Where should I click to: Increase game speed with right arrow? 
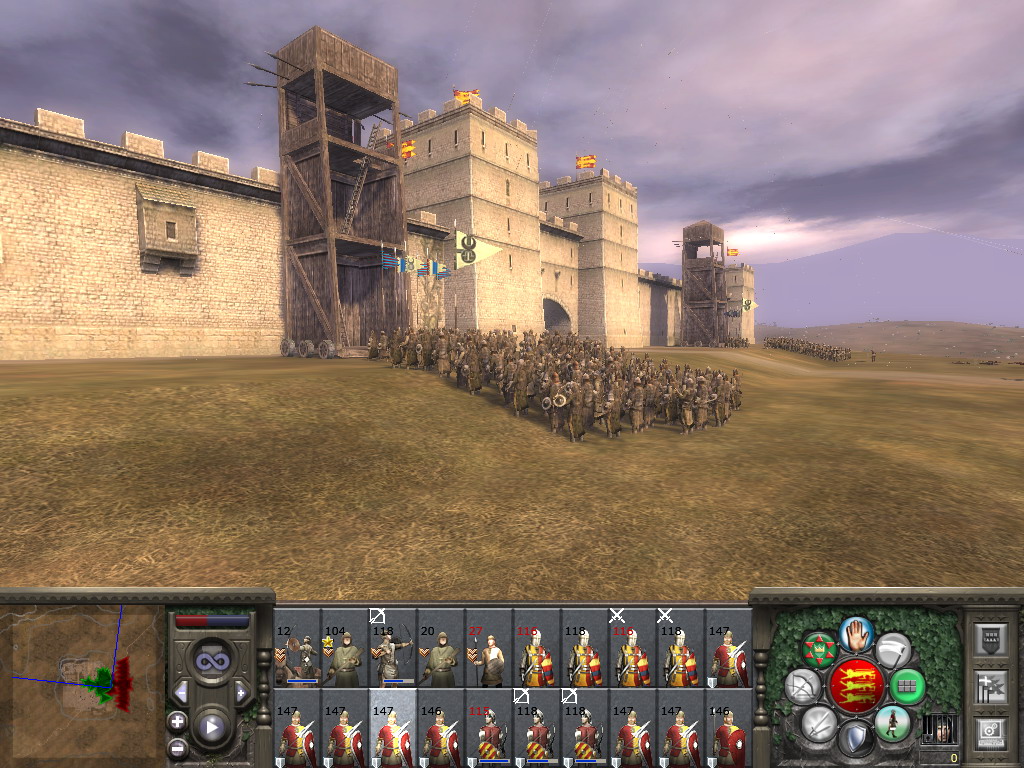pyautogui.click(x=241, y=692)
